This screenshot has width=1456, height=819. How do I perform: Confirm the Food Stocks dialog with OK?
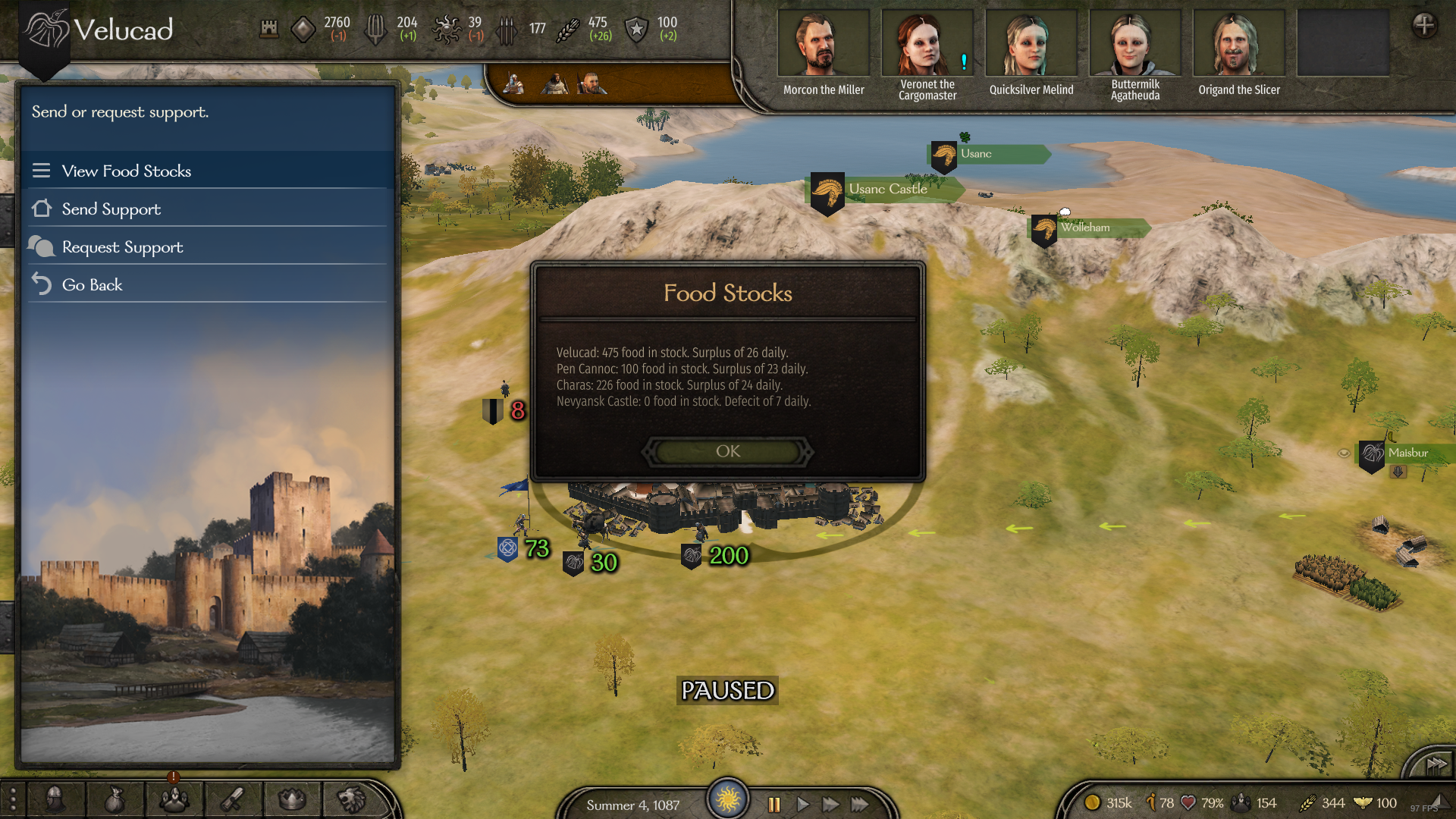pos(727,451)
